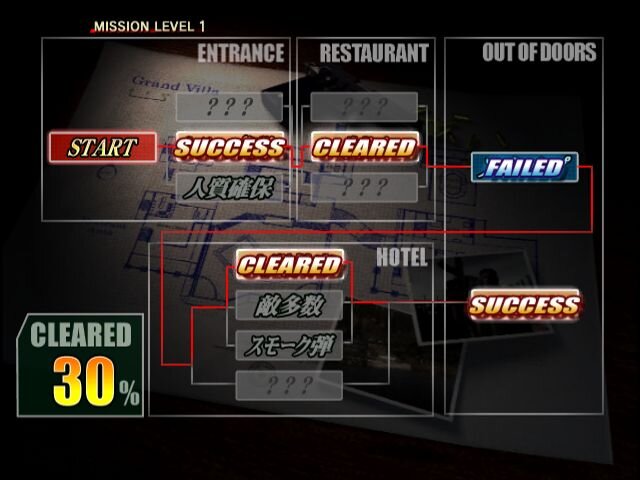This screenshot has height=480, width=640.
Task: Choose the CLEARED node in the Hotel section
Action: tap(290, 266)
